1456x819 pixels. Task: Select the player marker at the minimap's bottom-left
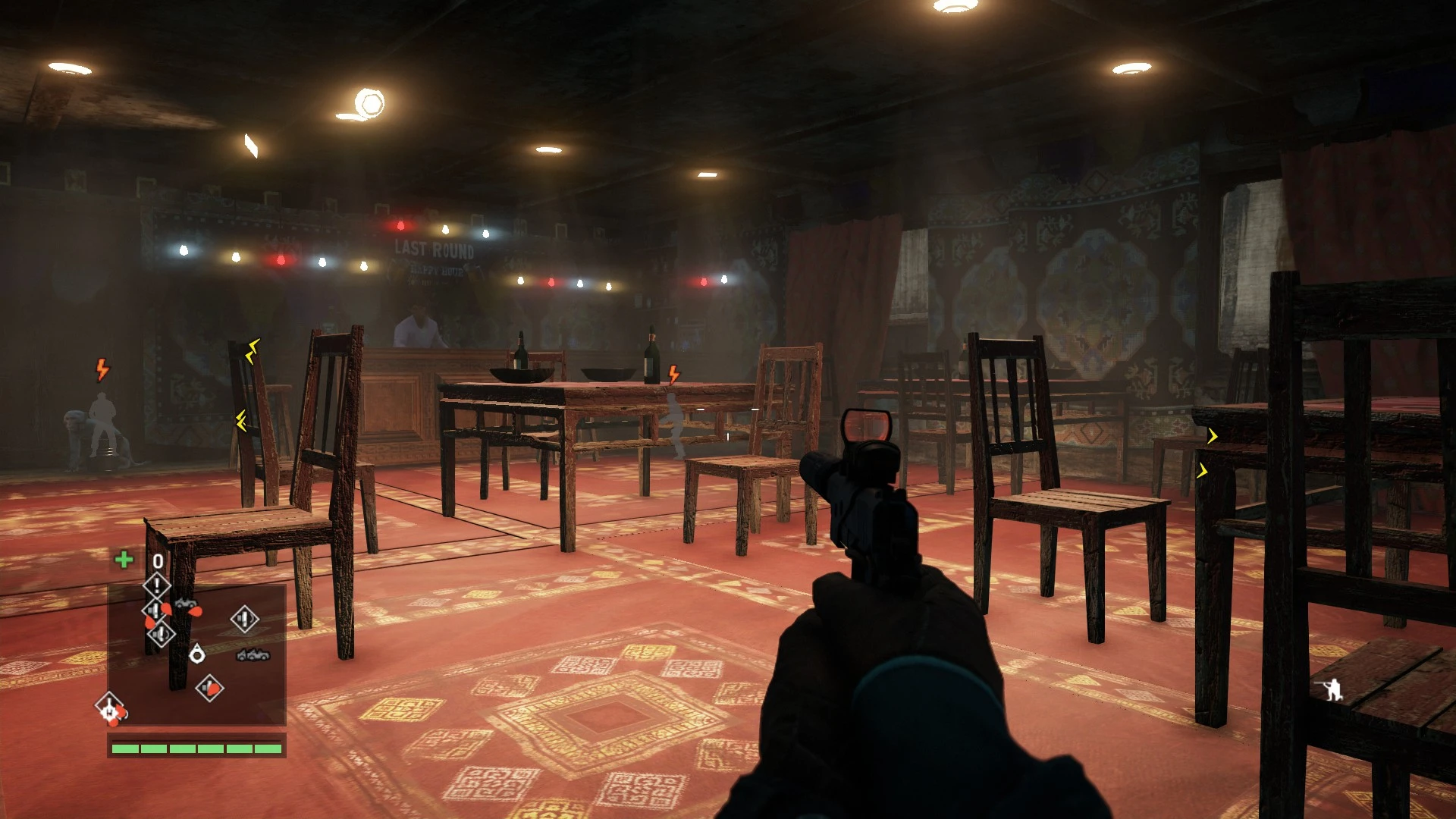tap(109, 708)
